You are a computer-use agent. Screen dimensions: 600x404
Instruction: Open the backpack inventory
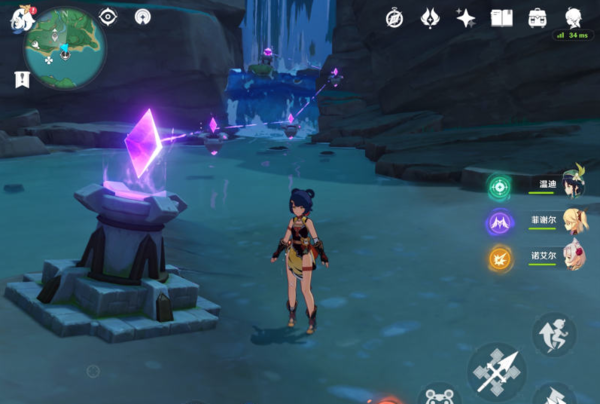(537, 18)
